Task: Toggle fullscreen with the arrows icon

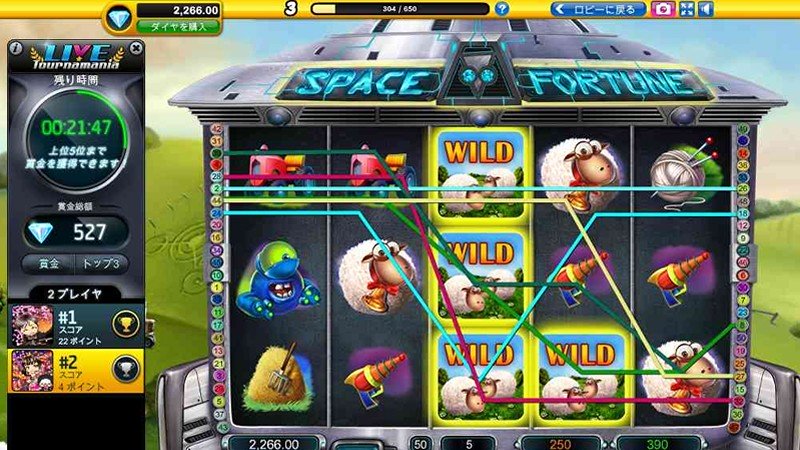Action: click(687, 9)
